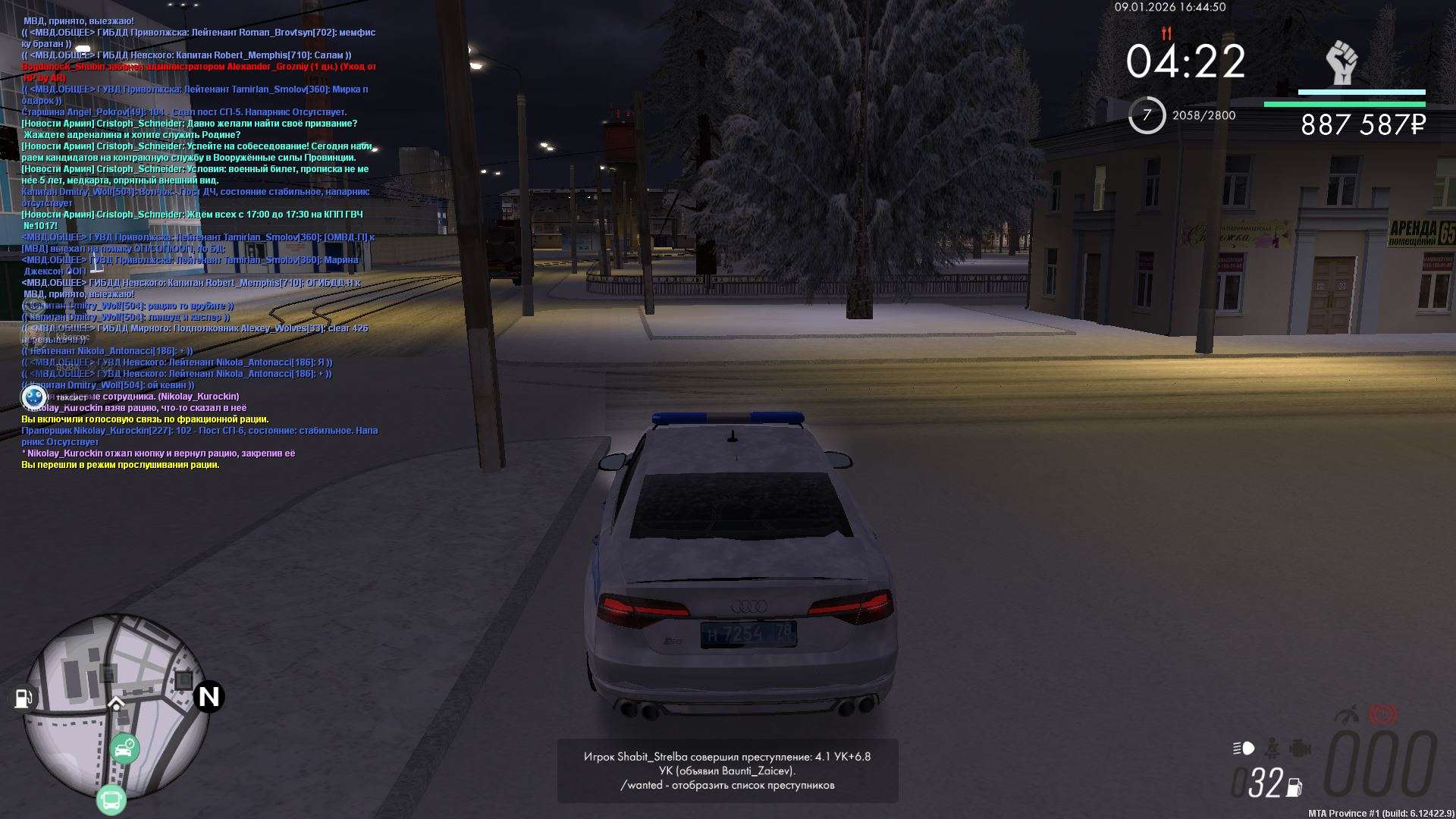Toggle the headlights indicator icon
This screenshot has height=819, width=1456.
pyautogui.click(x=1244, y=748)
